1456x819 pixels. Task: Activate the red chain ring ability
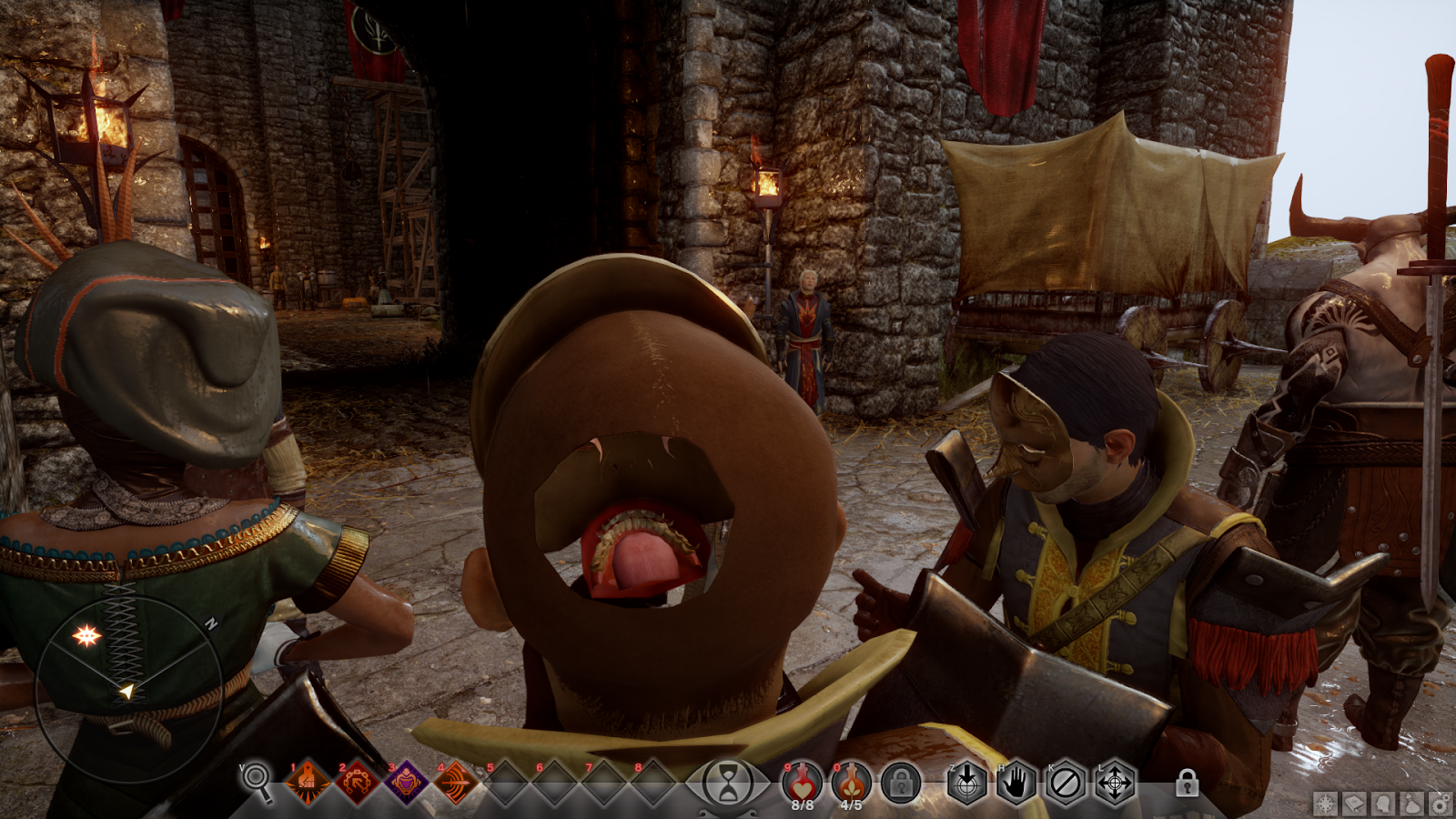[357, 782]
